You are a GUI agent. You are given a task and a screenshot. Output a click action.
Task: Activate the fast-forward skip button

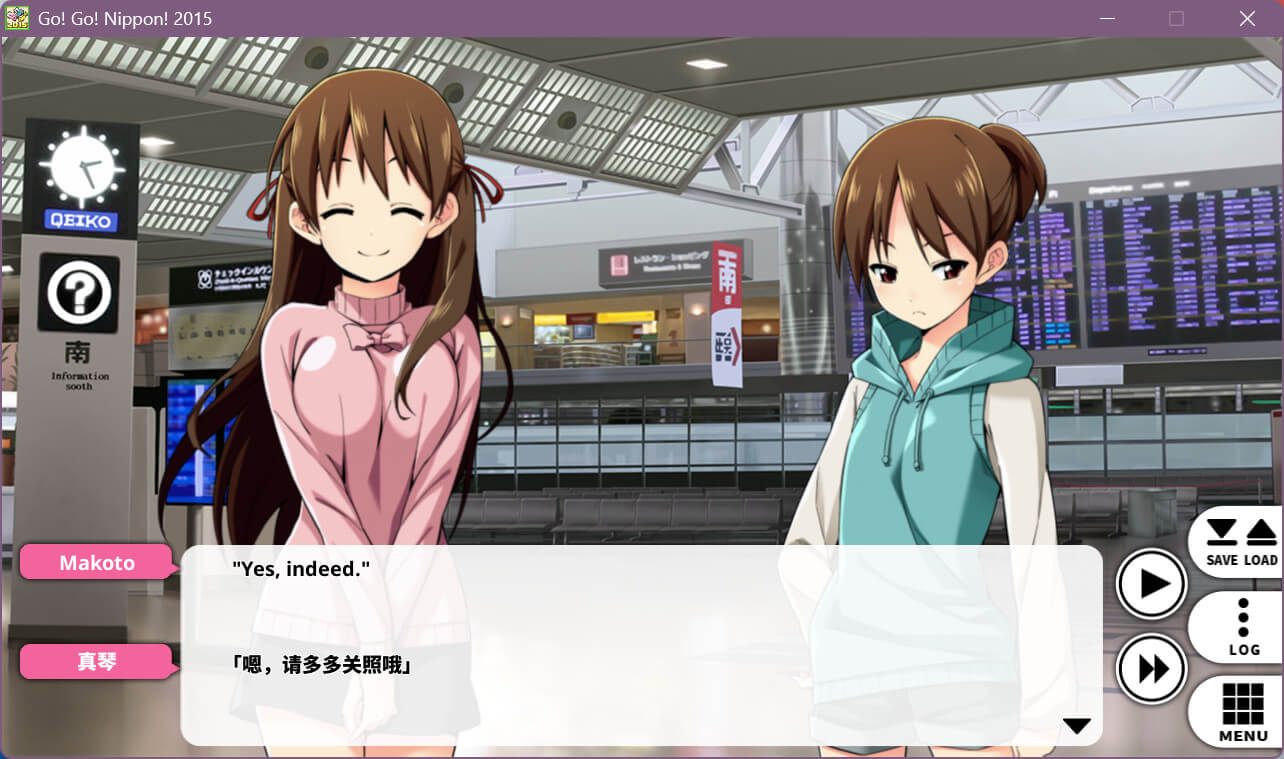click(x=1151, y=668)
